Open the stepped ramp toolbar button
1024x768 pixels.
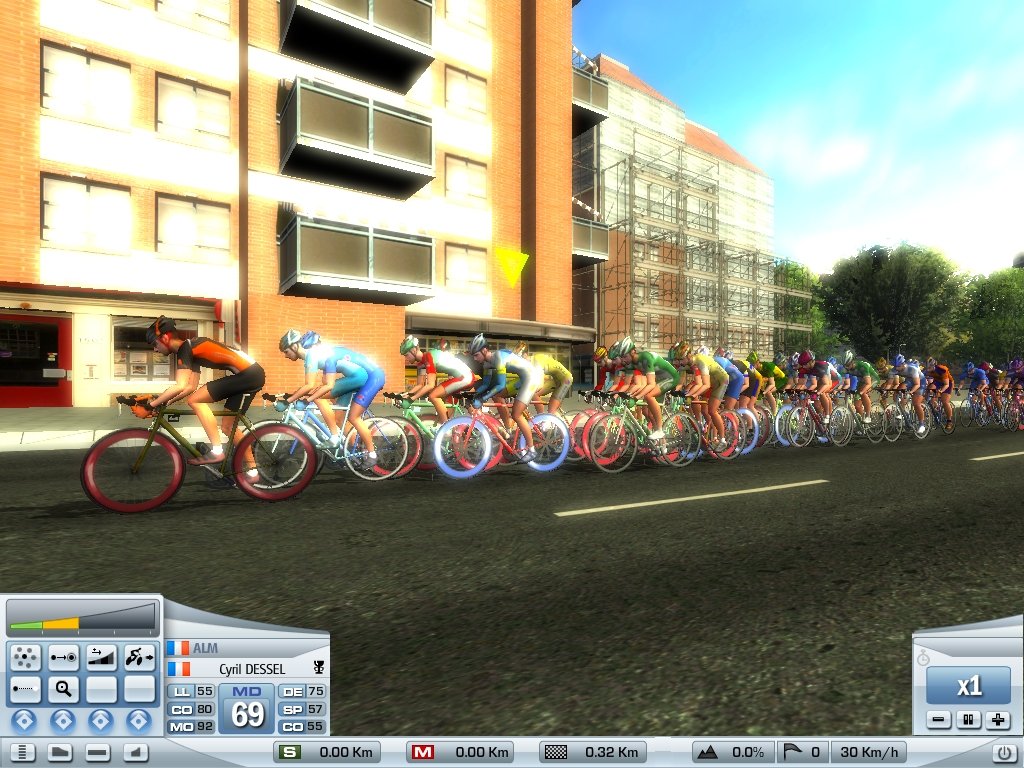135,753
